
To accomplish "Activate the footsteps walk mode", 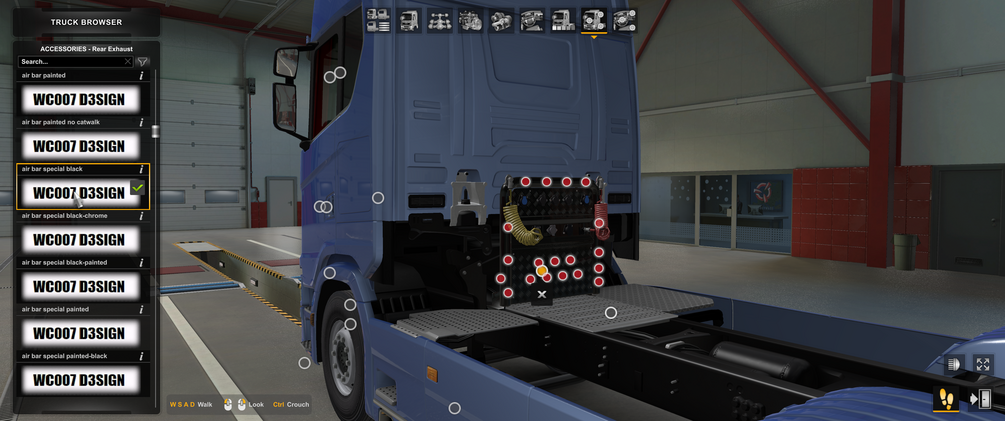I will click(x=945, y=399).
